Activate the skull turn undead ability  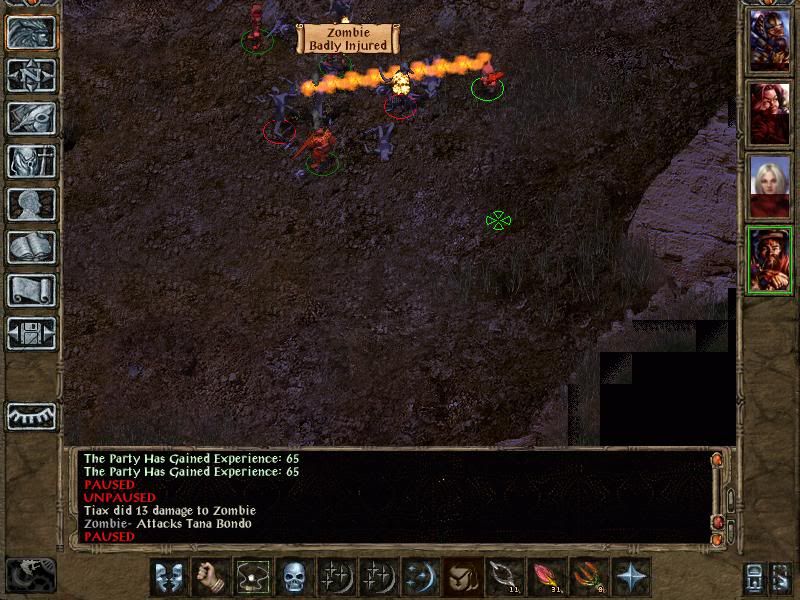[x=294, y=577]
